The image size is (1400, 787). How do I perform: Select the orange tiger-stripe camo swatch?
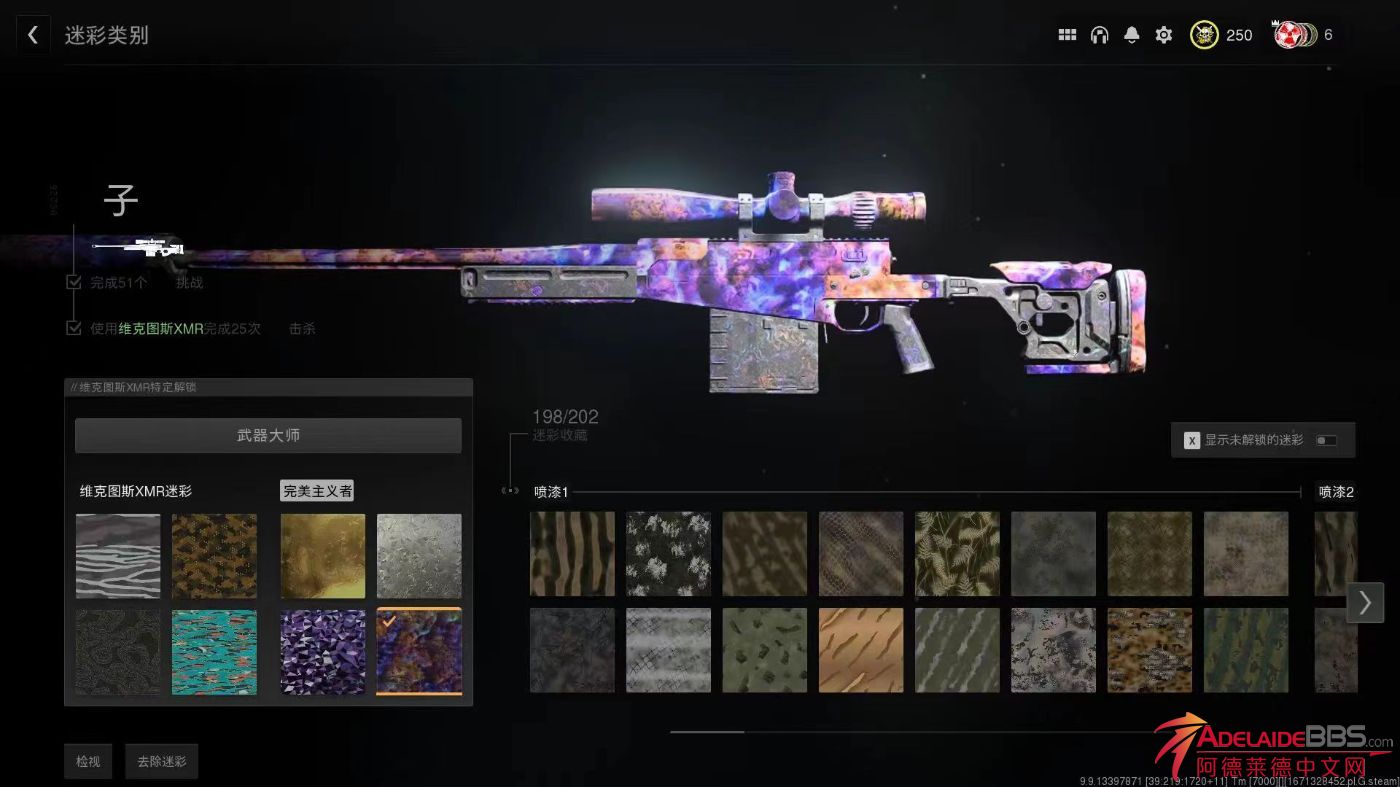[861, 651]
